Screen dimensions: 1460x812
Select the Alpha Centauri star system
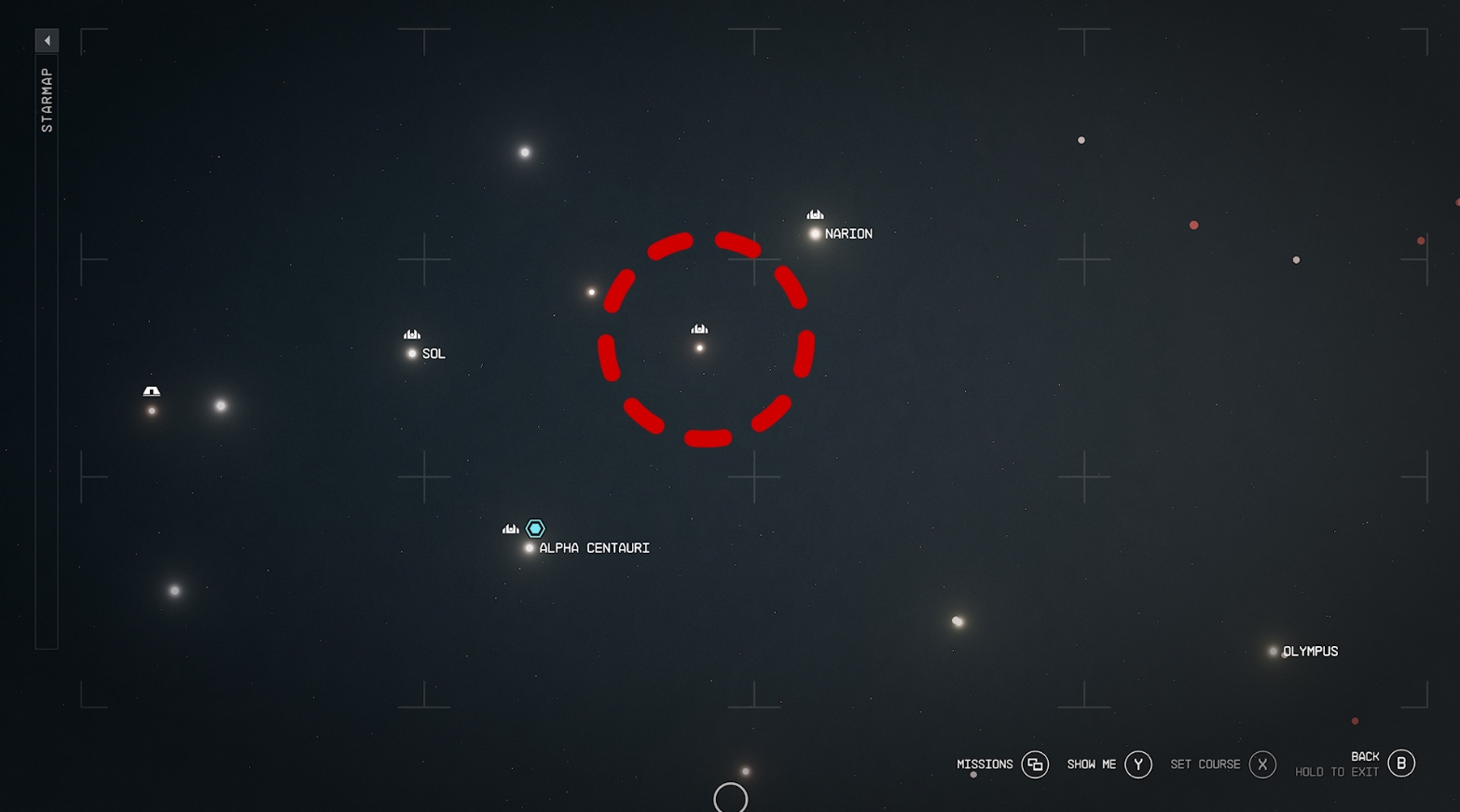click(x=530, y=548)
